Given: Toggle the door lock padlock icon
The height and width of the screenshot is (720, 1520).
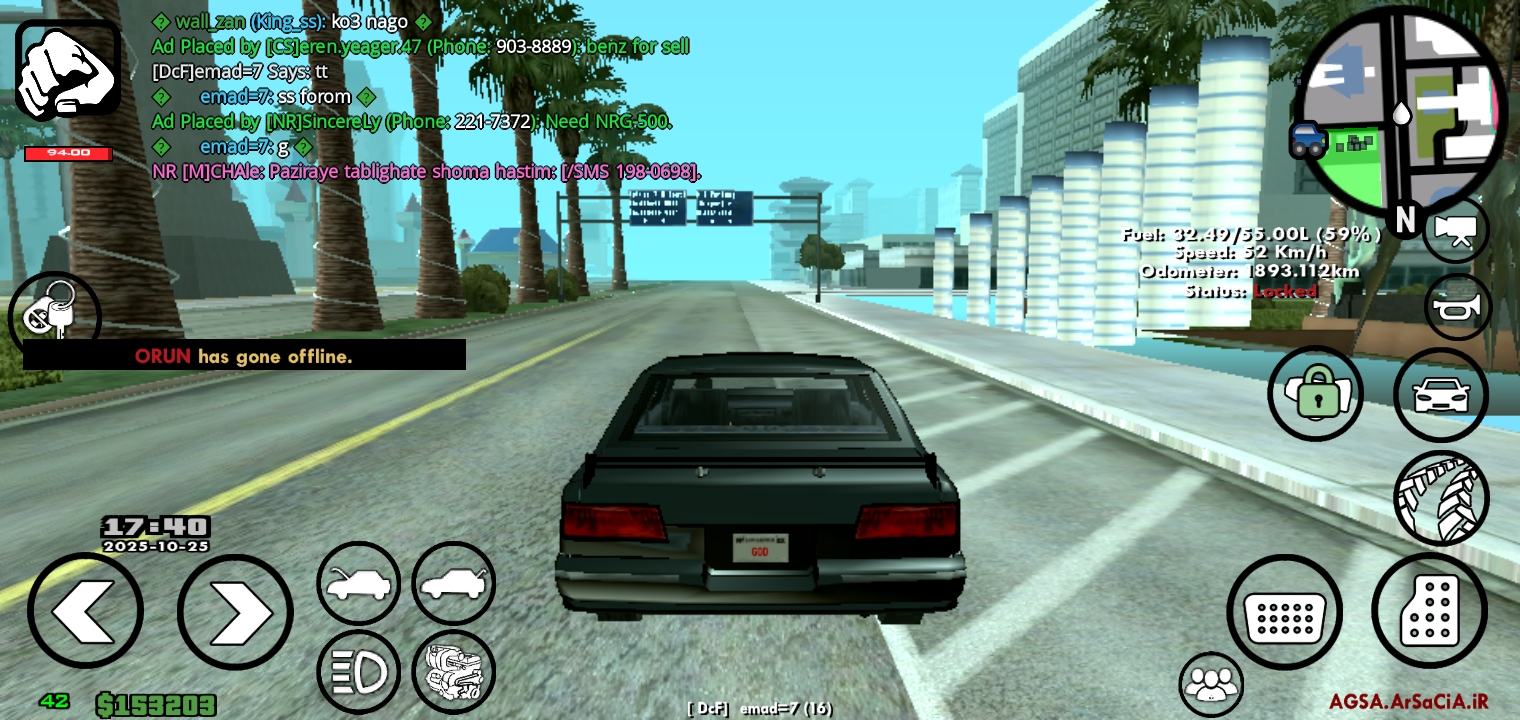Looking at the screenshot, I should pyautogui.click(x=1315, y=394).
